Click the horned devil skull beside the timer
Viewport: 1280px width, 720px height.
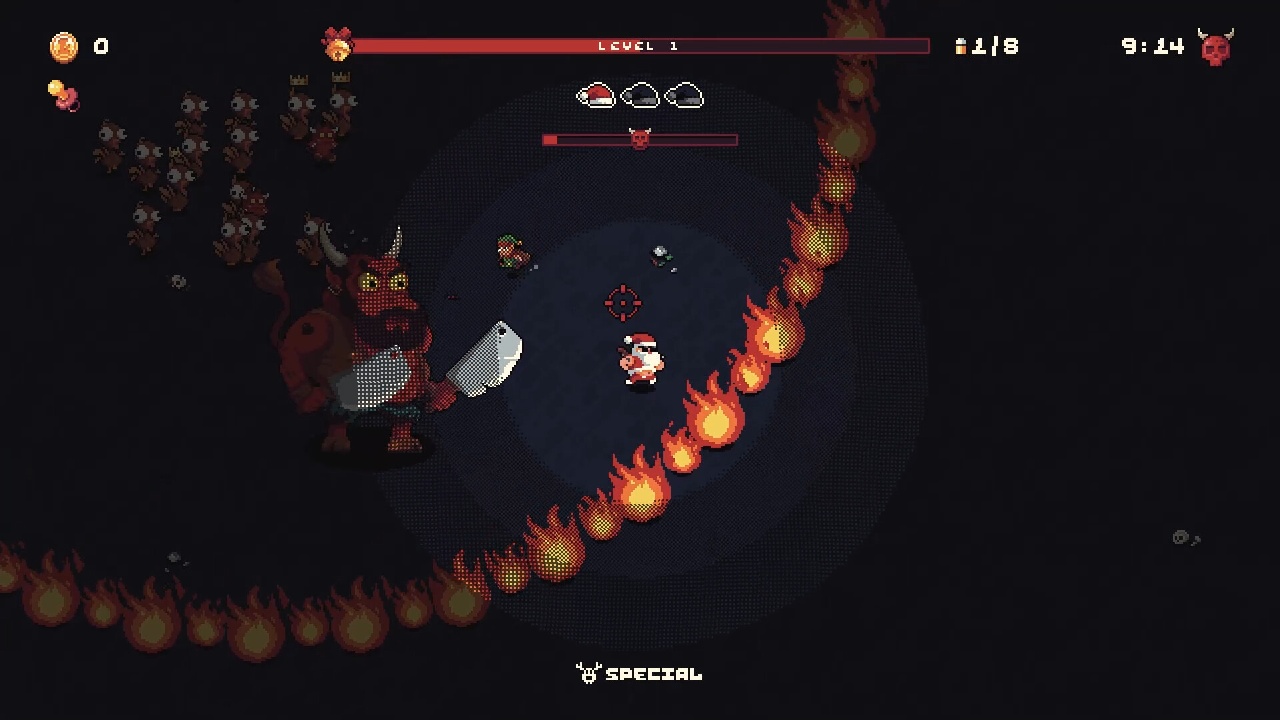tap(1213, 46)
